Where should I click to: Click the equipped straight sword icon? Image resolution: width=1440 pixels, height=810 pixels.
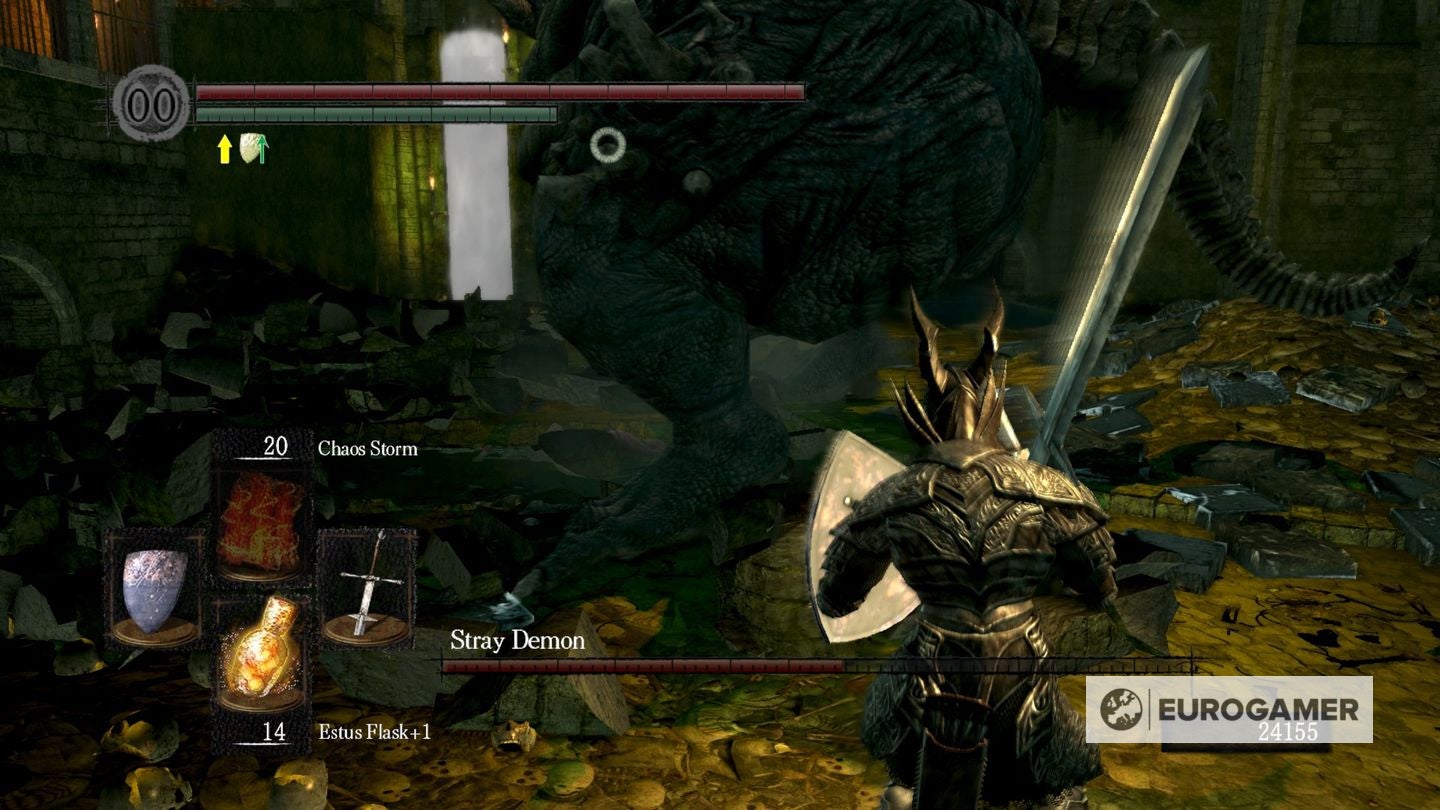pos(368,585)
